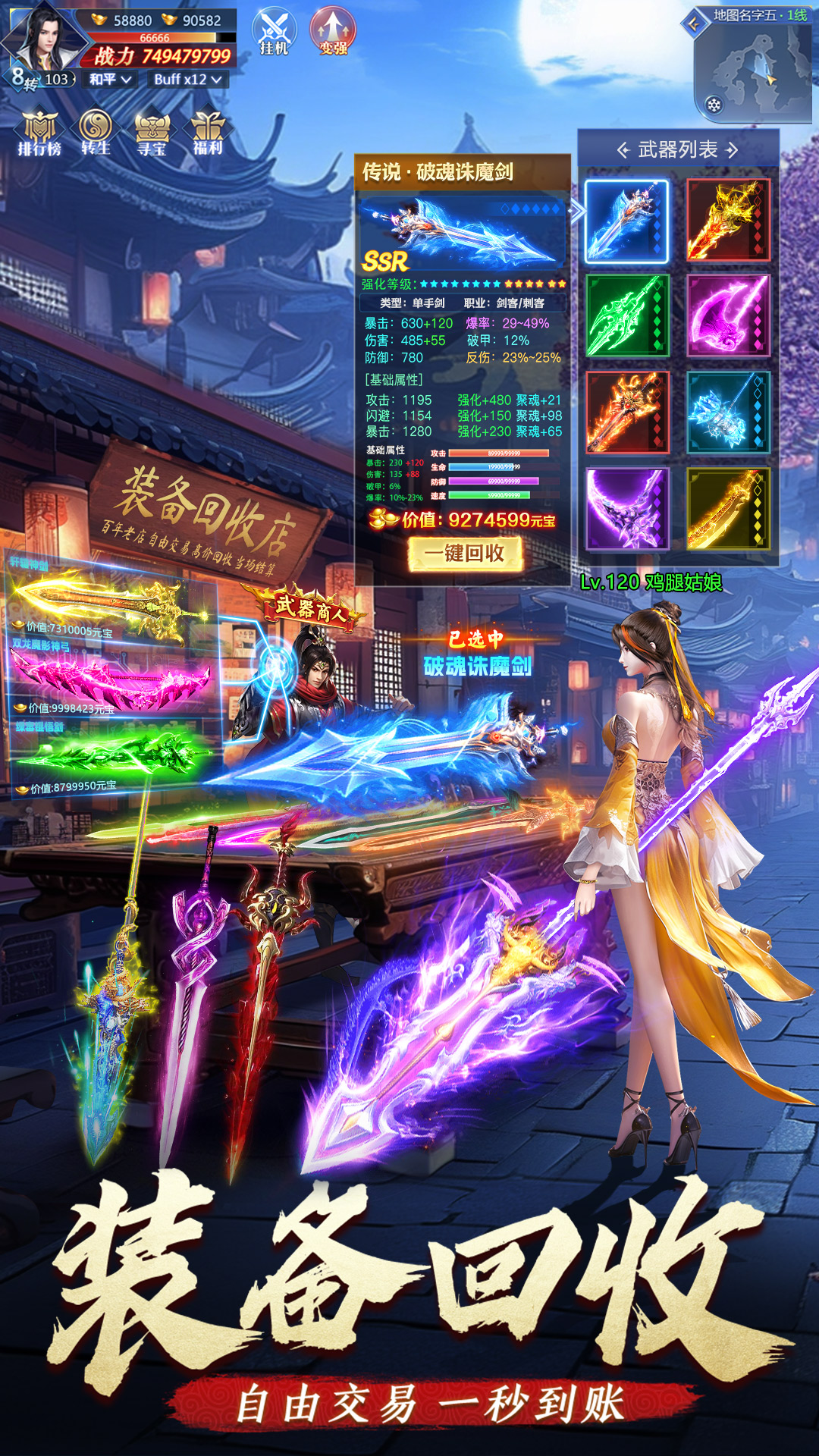Click the player avatar portrait
This screenshot has width=819, height=1456.
pyautogui.click(x=45, y=38)
